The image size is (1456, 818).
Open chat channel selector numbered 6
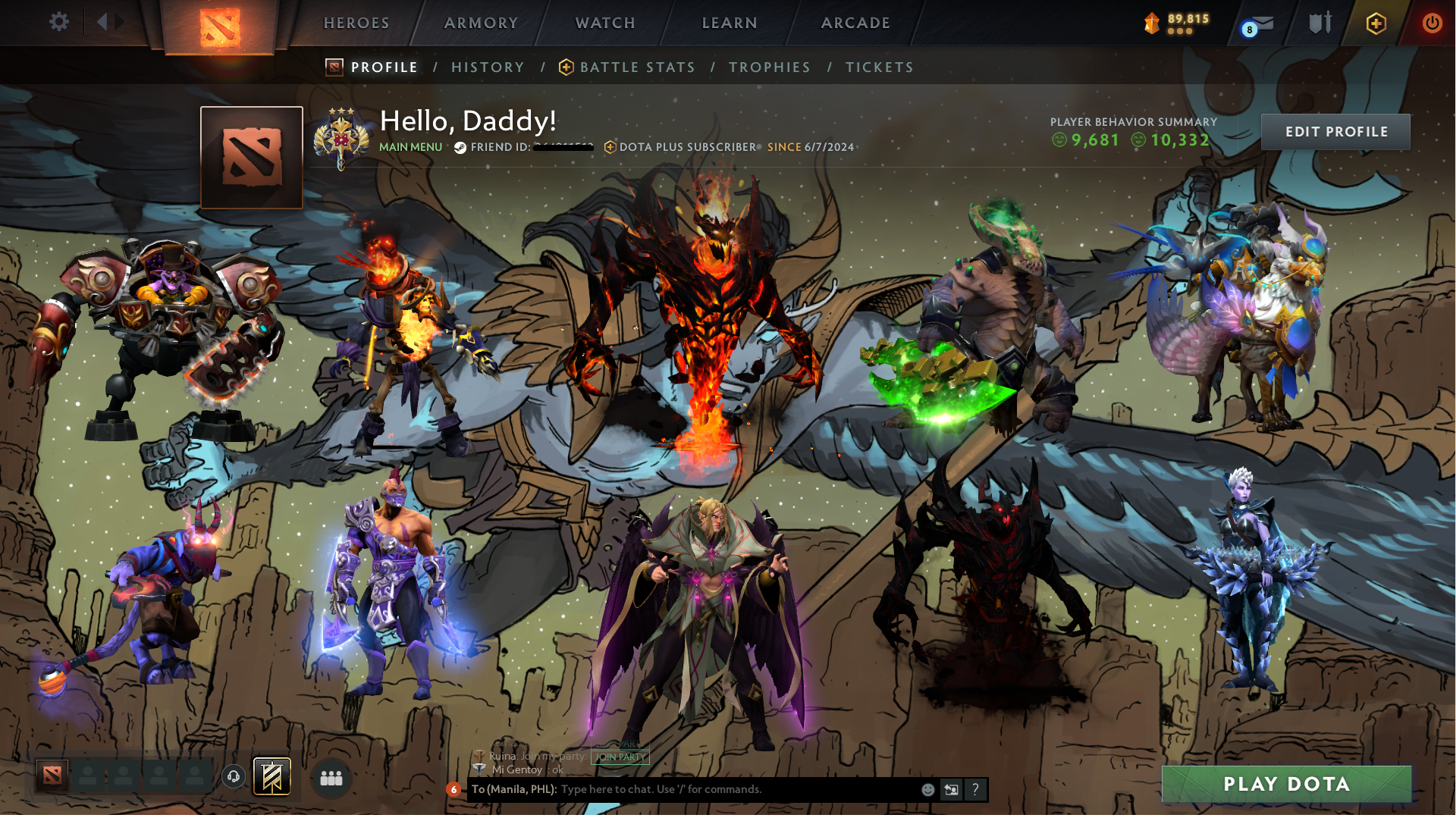[x=453, y=789]
